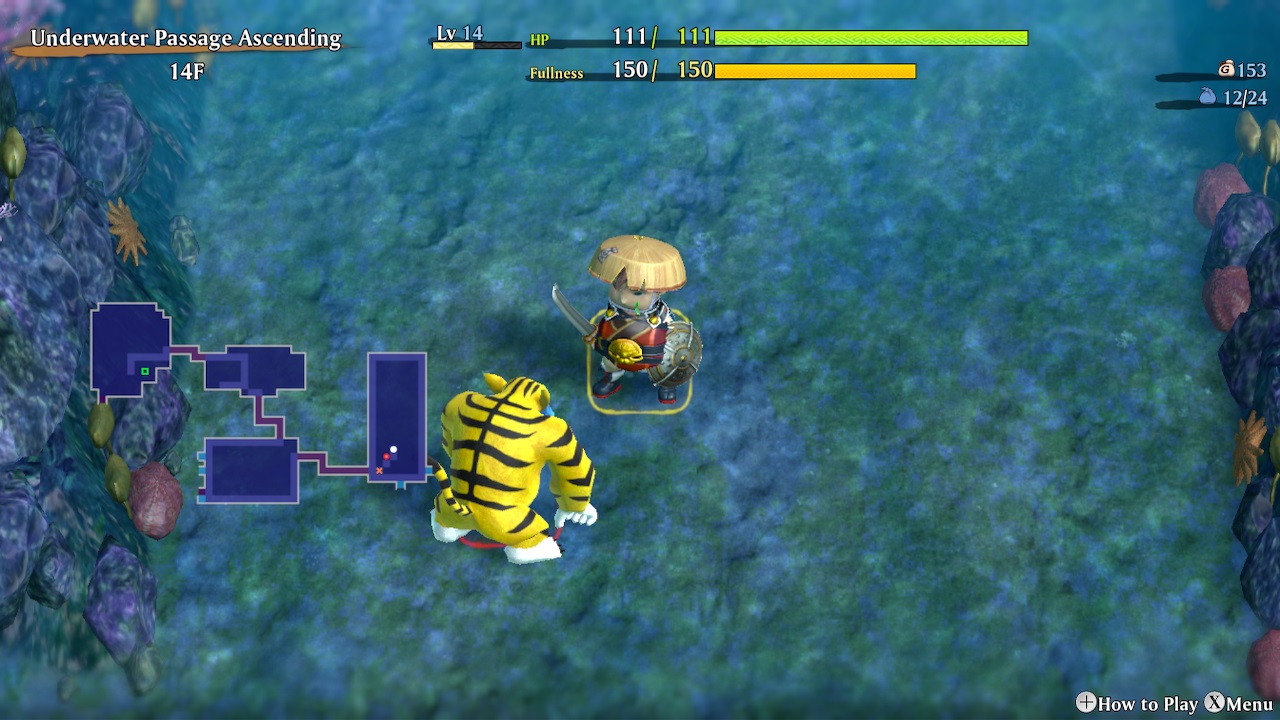This screenshot has width=1280, height=720.
Task: Click the Fullness label icon
Action: point(556,74)
